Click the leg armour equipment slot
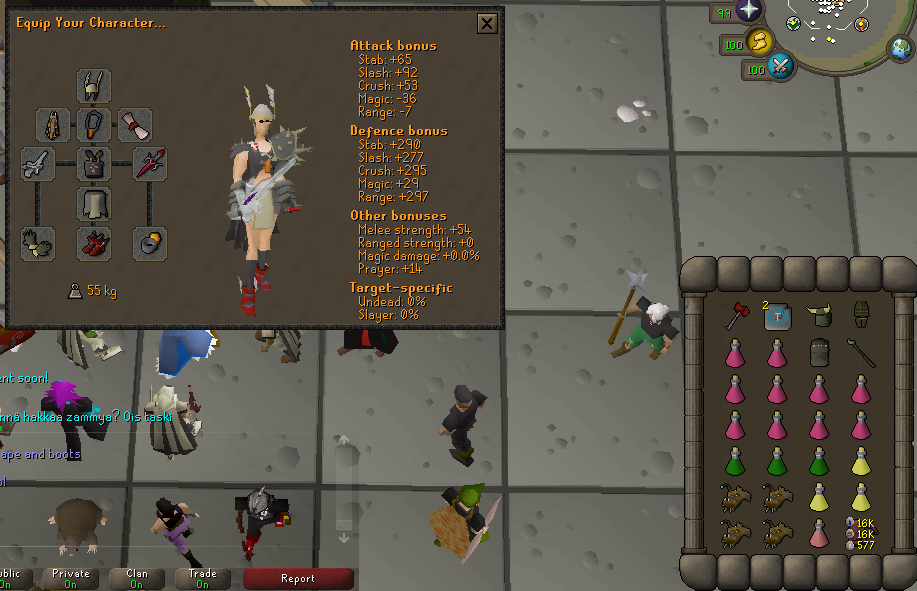917x591 pixels. pos(94,204)
